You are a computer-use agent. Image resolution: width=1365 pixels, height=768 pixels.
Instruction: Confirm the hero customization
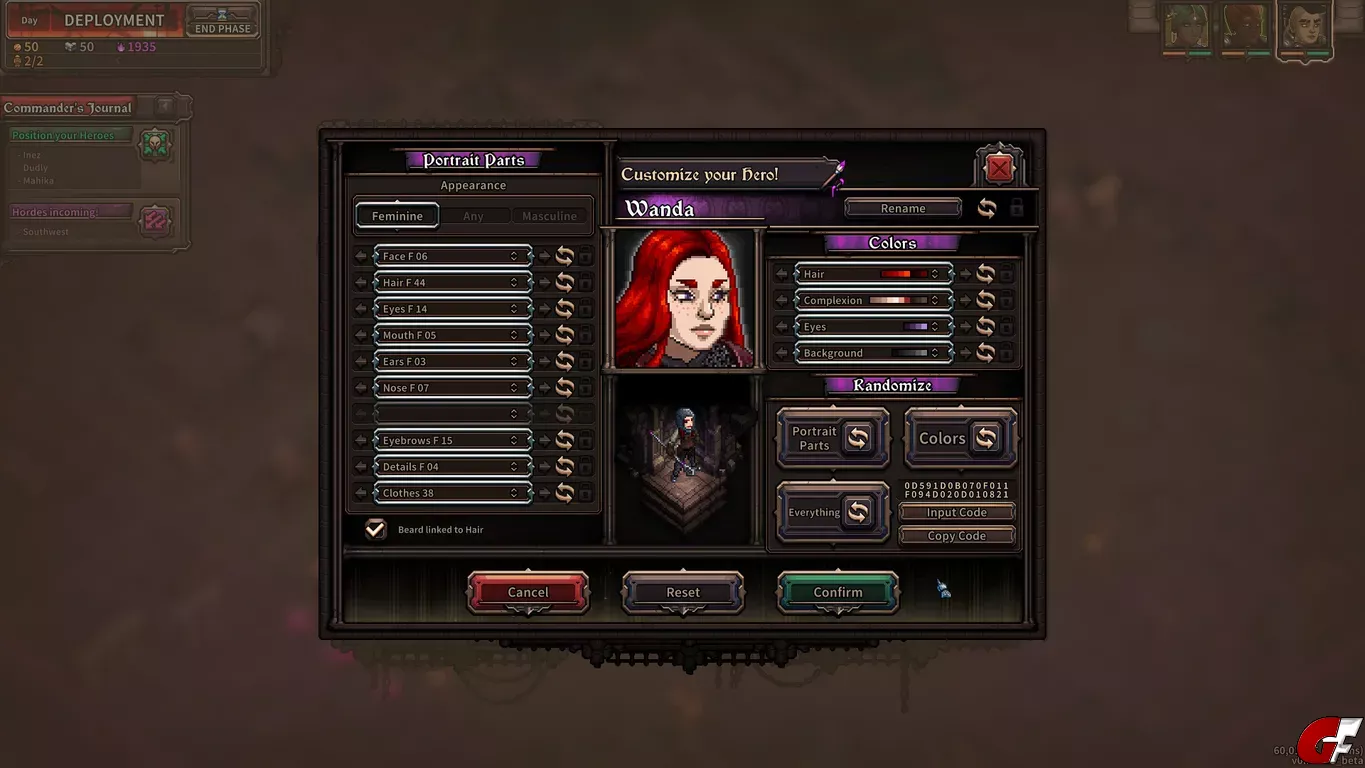(837, 592)
